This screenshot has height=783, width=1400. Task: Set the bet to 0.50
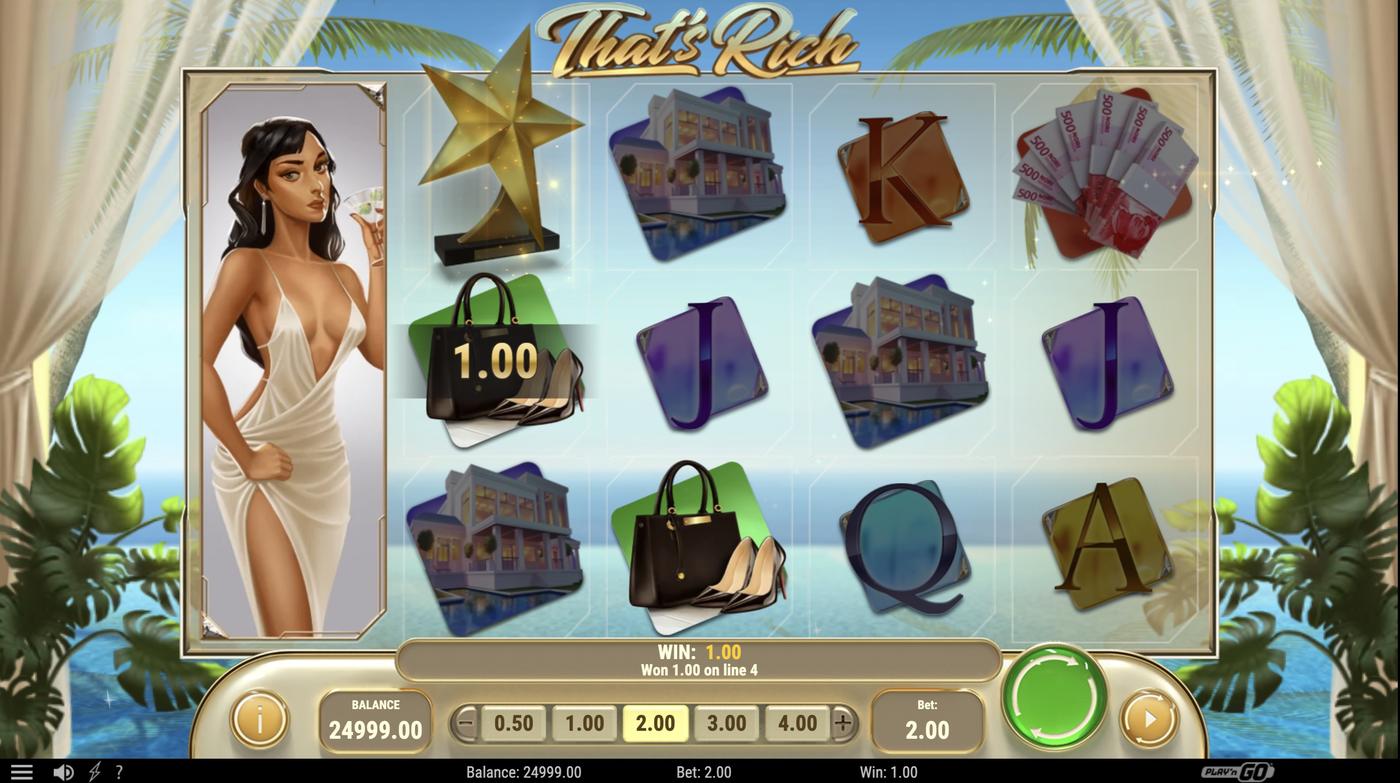point(514,723)
